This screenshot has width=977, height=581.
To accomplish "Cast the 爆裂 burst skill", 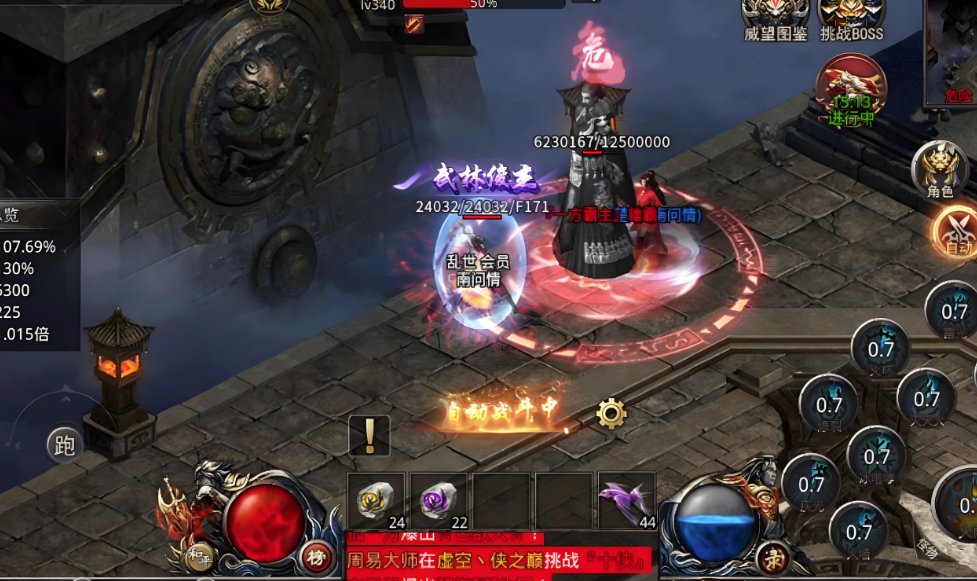I will click(x=829, y=404).
